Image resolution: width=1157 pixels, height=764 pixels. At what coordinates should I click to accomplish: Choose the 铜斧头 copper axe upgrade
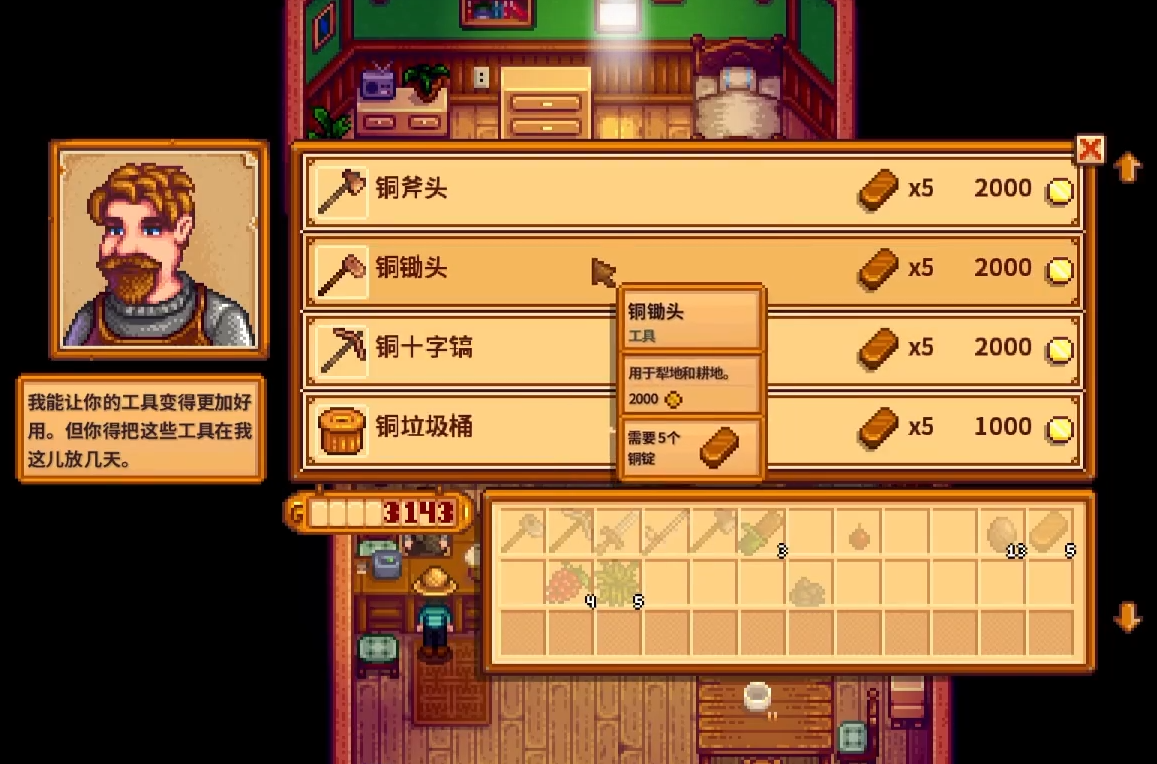[690, 189]
